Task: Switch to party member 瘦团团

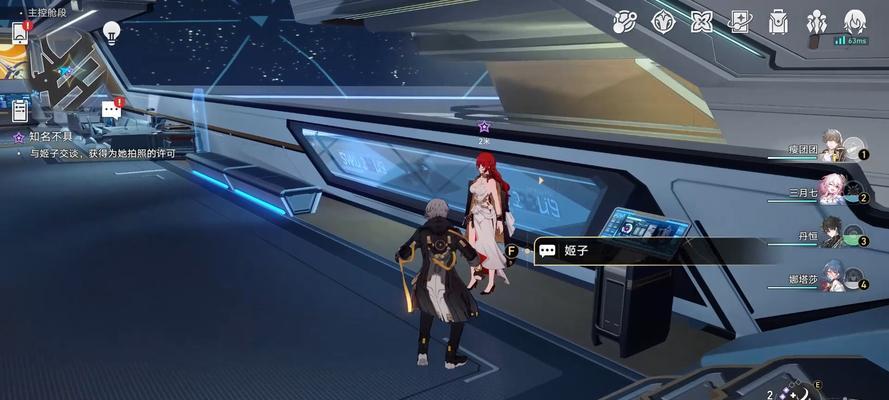Action: 832,150
